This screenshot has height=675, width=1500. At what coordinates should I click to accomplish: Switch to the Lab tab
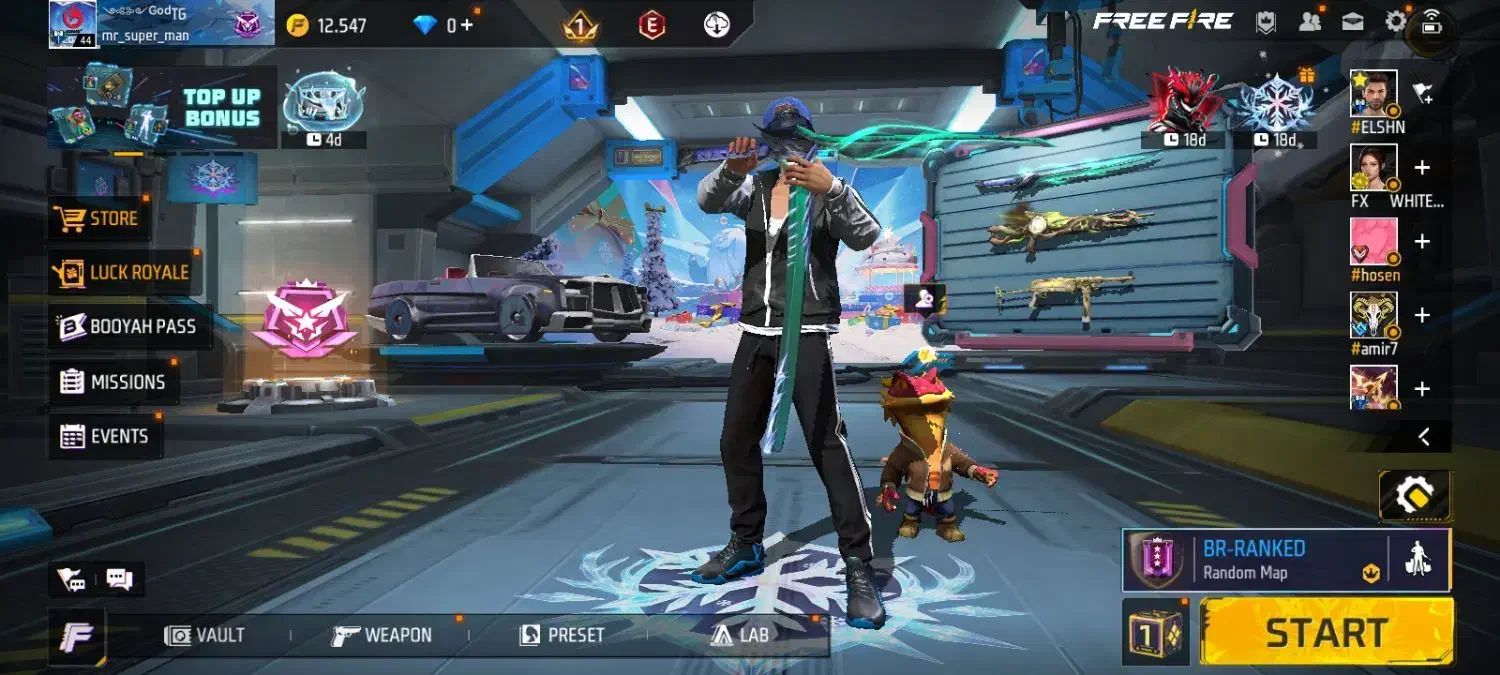tap(741, 635)
